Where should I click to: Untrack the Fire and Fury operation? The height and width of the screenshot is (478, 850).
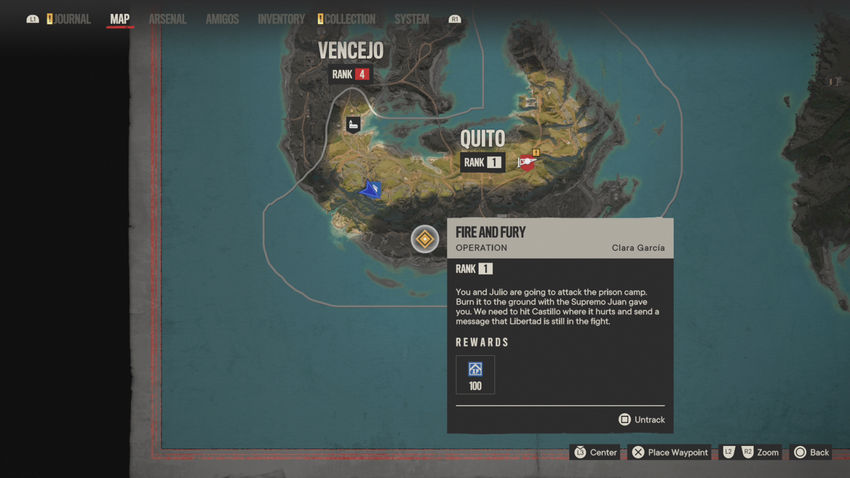[641, 420]
